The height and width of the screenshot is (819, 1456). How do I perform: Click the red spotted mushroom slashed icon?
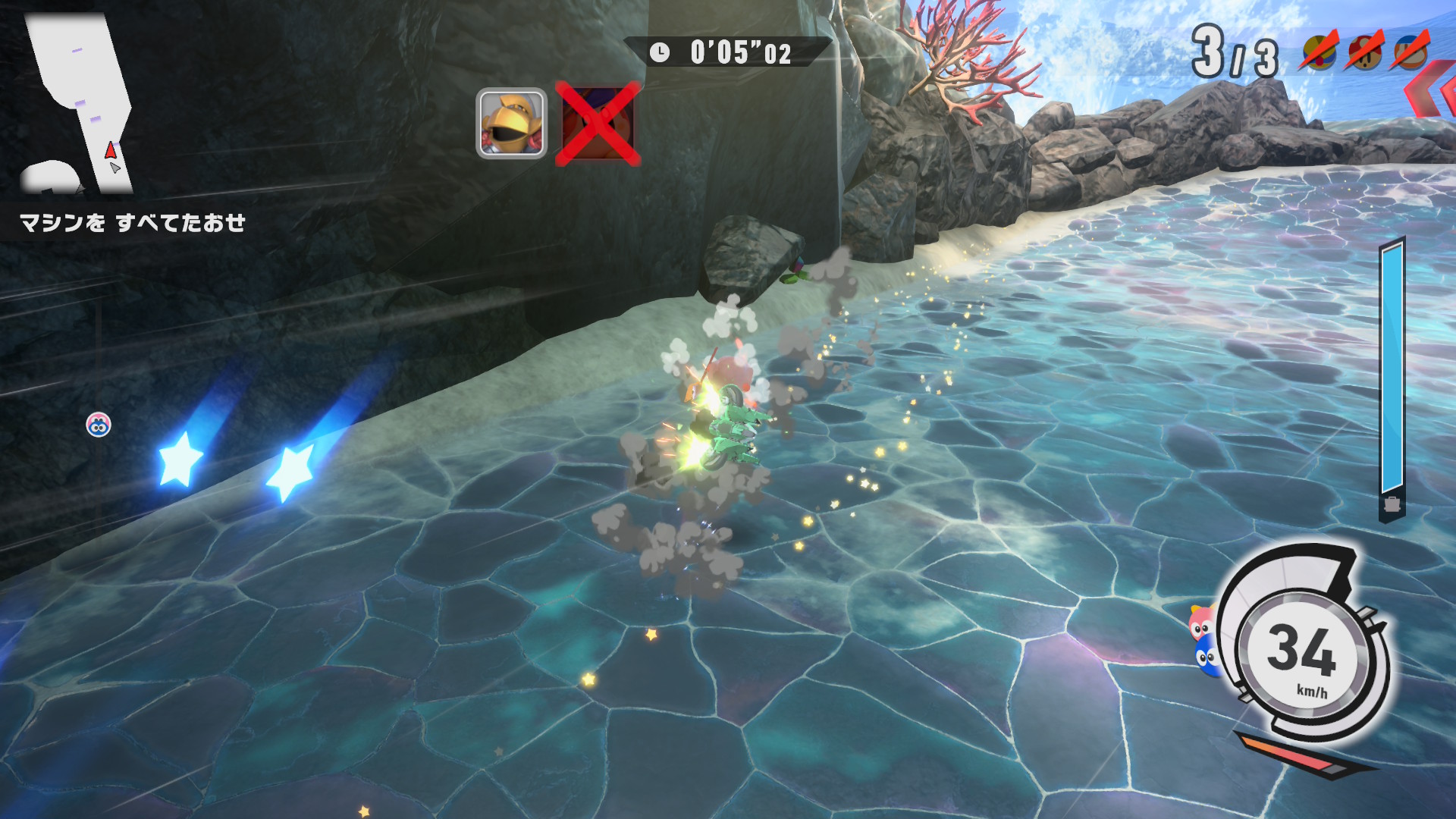(1366, 52)
